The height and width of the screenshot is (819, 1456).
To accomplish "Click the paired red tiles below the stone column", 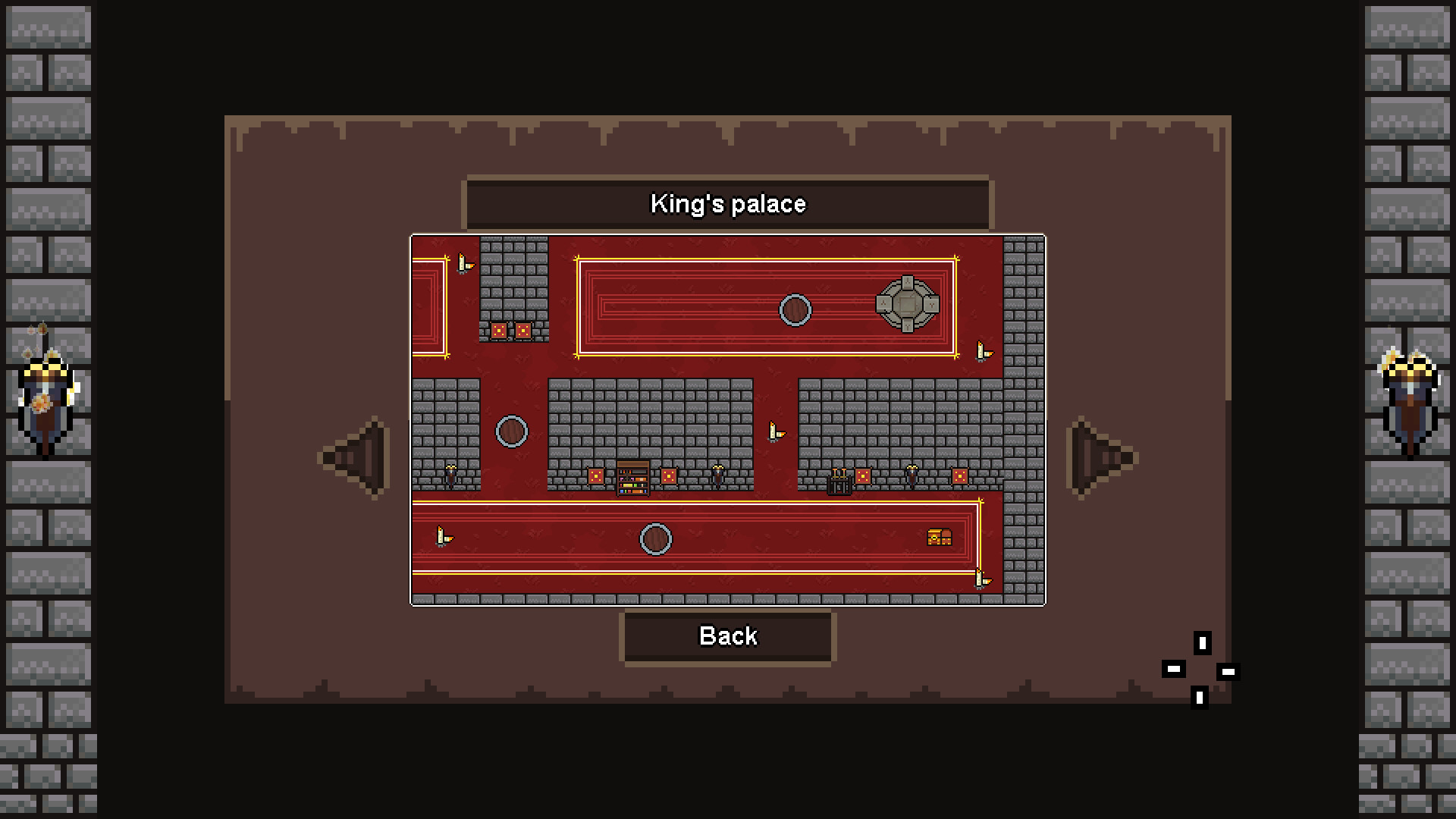I will (x=511, y=329).
